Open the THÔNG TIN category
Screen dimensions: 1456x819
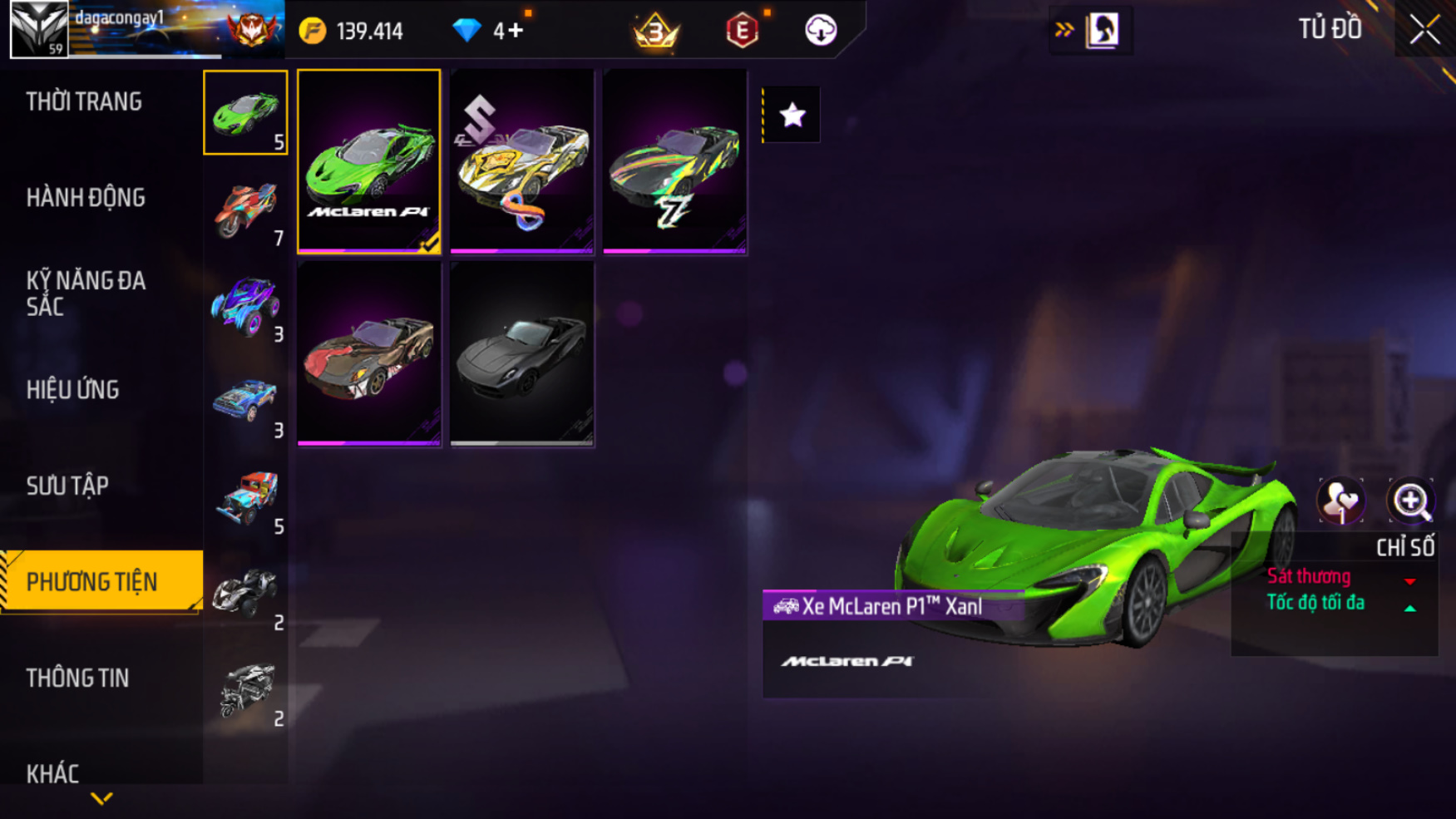tap(78, 678)
